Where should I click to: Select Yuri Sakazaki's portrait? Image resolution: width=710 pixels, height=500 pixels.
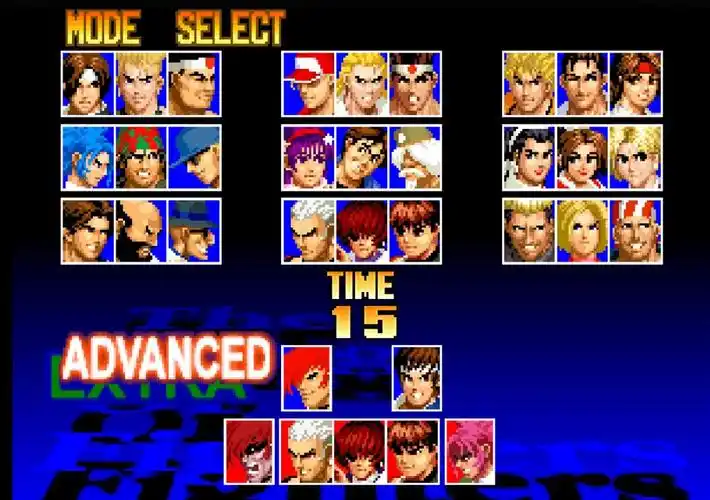click(x=635, y=84)
